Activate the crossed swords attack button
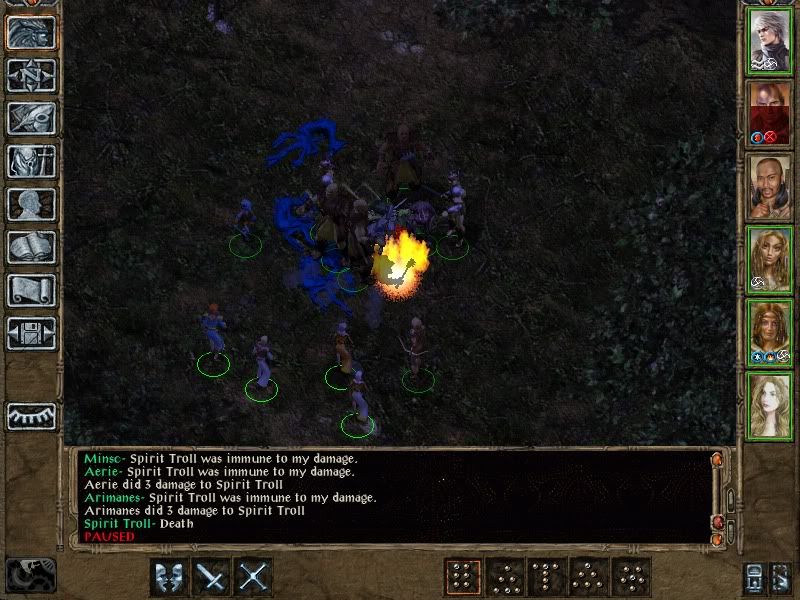 (254, 577)
